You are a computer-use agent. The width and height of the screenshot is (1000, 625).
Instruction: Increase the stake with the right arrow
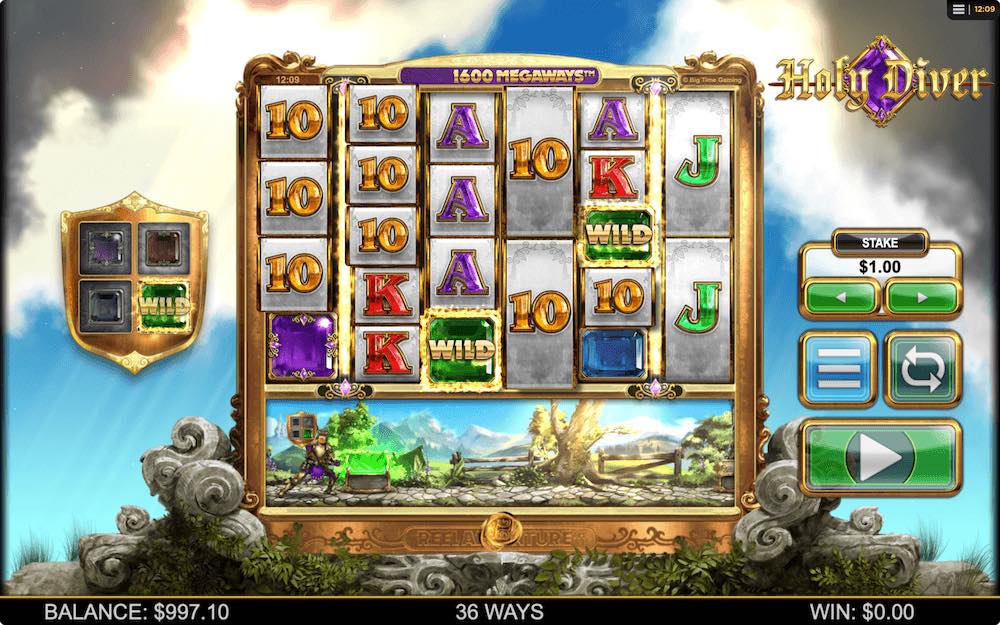pos(922,298)
